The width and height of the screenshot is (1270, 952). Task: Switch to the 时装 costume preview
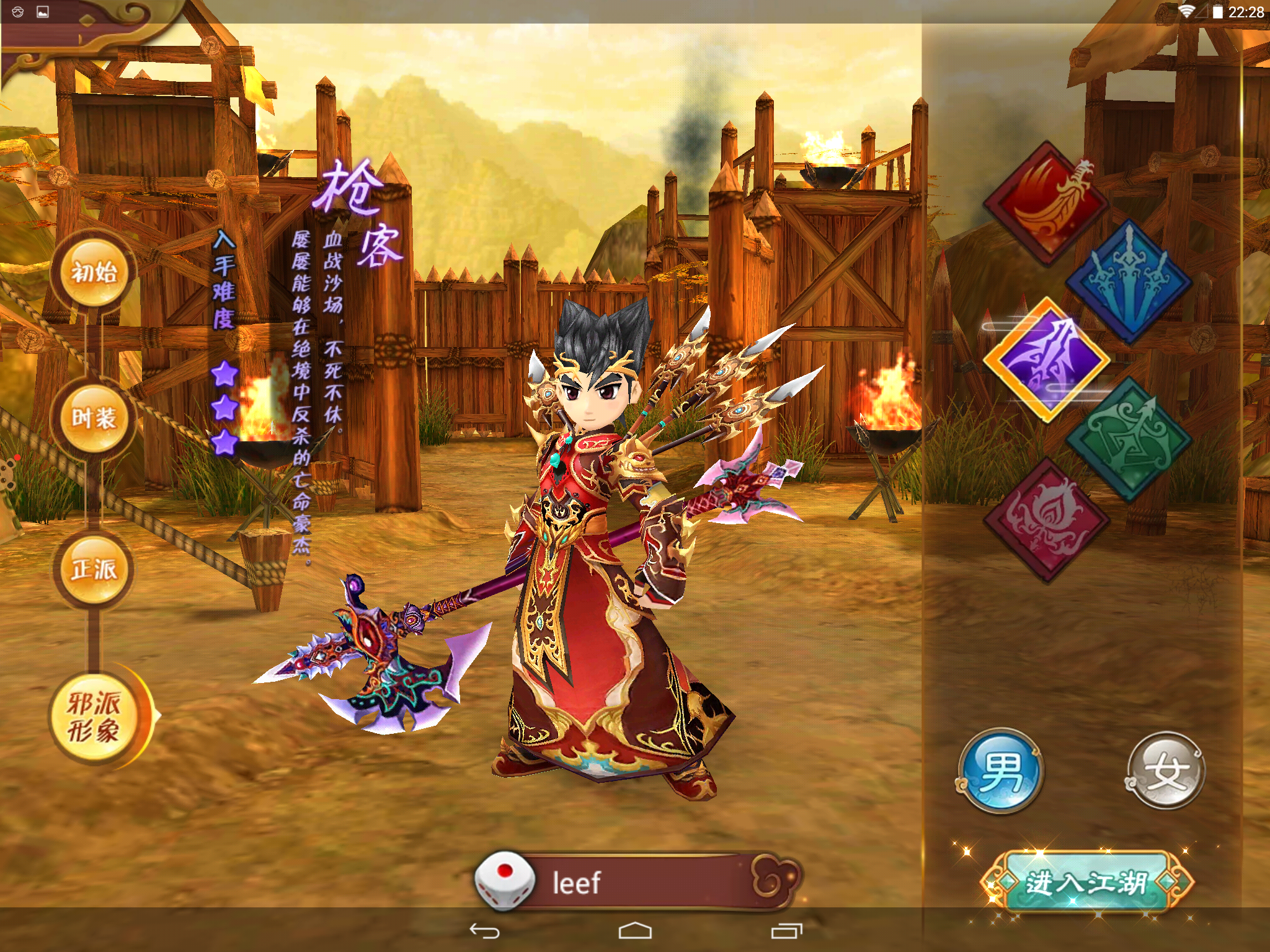94,418
